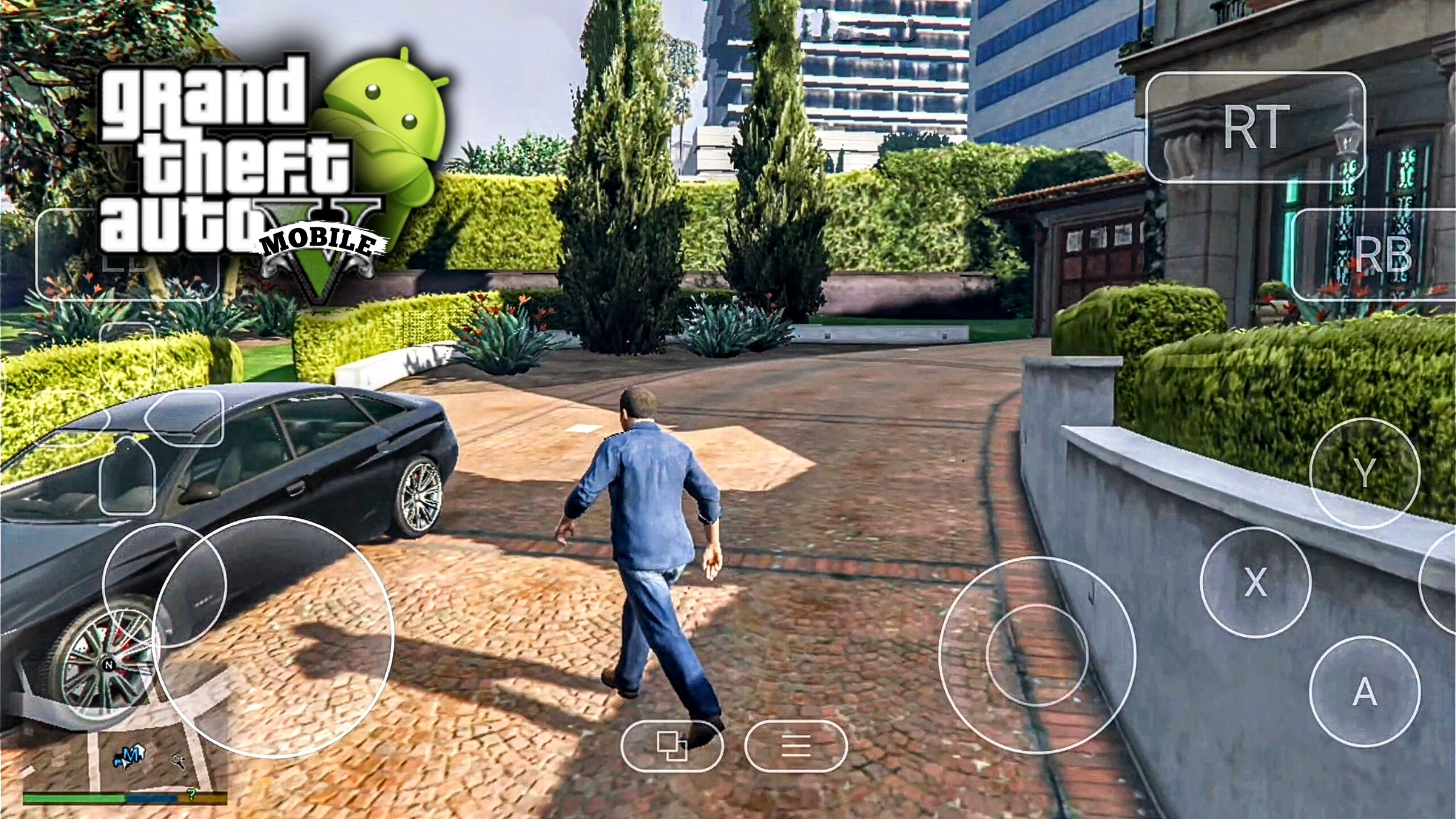Click the large left virtual joystick
The width and height of the screenshot is (1456, 819).
pyautogui.click(x=273, y=637)
